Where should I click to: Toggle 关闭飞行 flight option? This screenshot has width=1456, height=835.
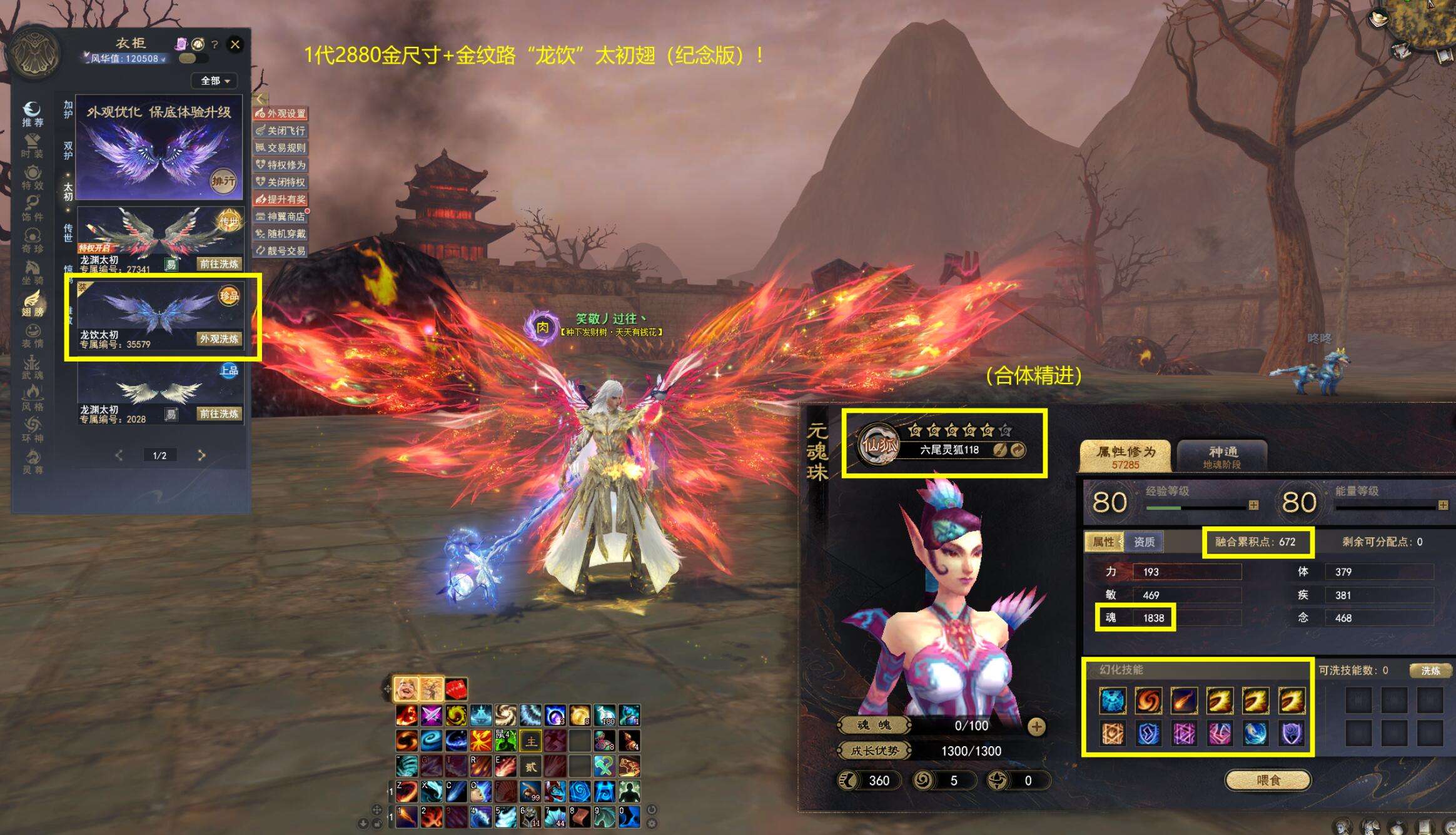(281, 131)
